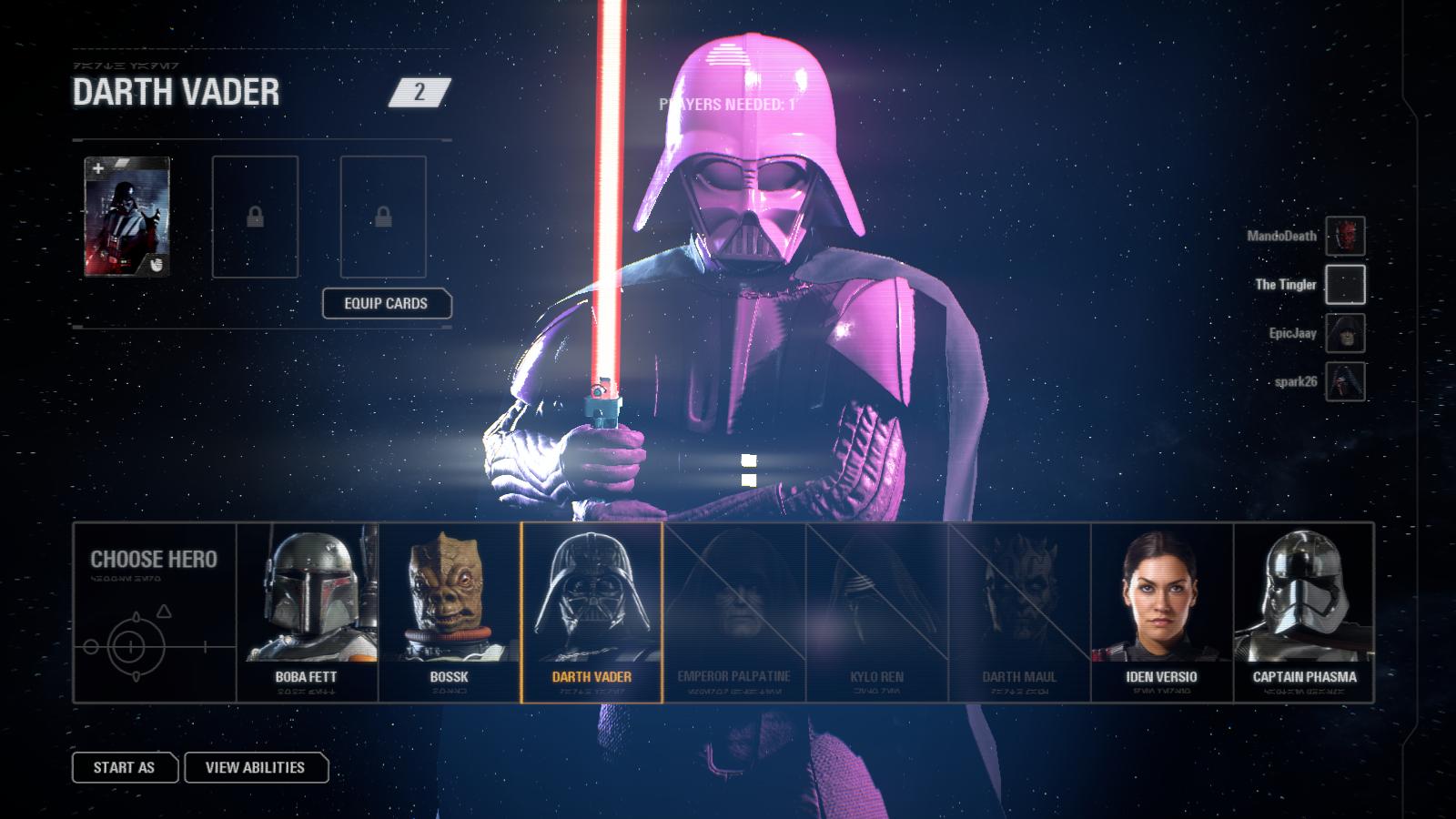
Task: Select spark26's player portrait
Action: coord(1344,381)
